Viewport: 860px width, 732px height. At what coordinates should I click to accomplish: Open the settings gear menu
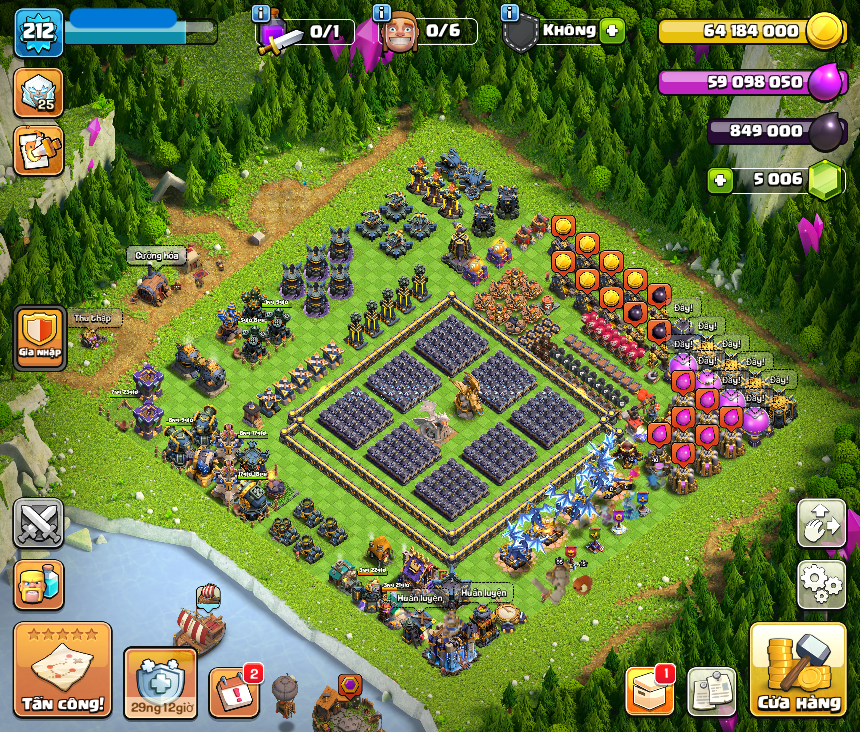821,584
